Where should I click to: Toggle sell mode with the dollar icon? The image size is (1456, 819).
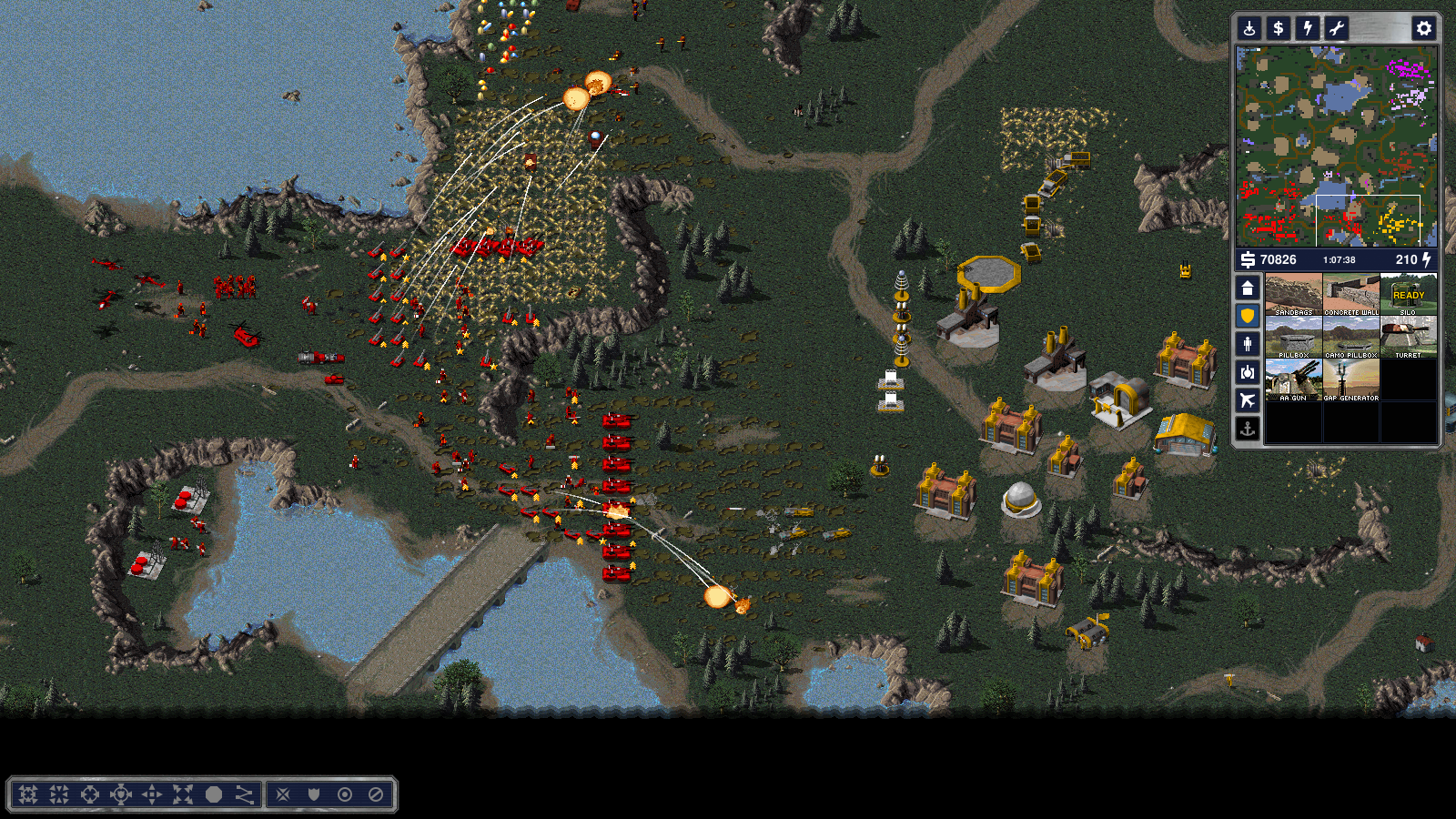1279,28
